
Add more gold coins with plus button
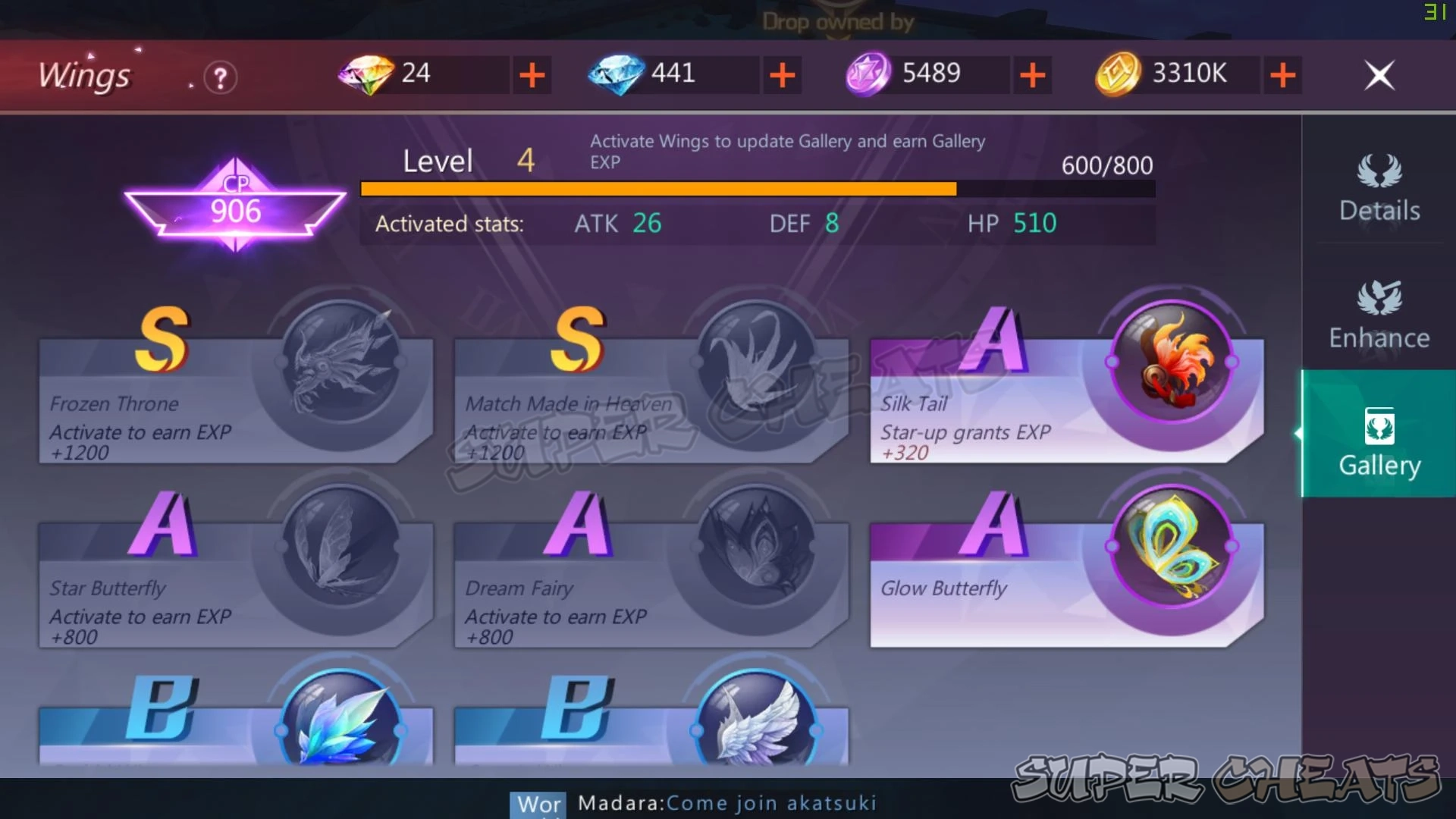tap(1282, 74)
